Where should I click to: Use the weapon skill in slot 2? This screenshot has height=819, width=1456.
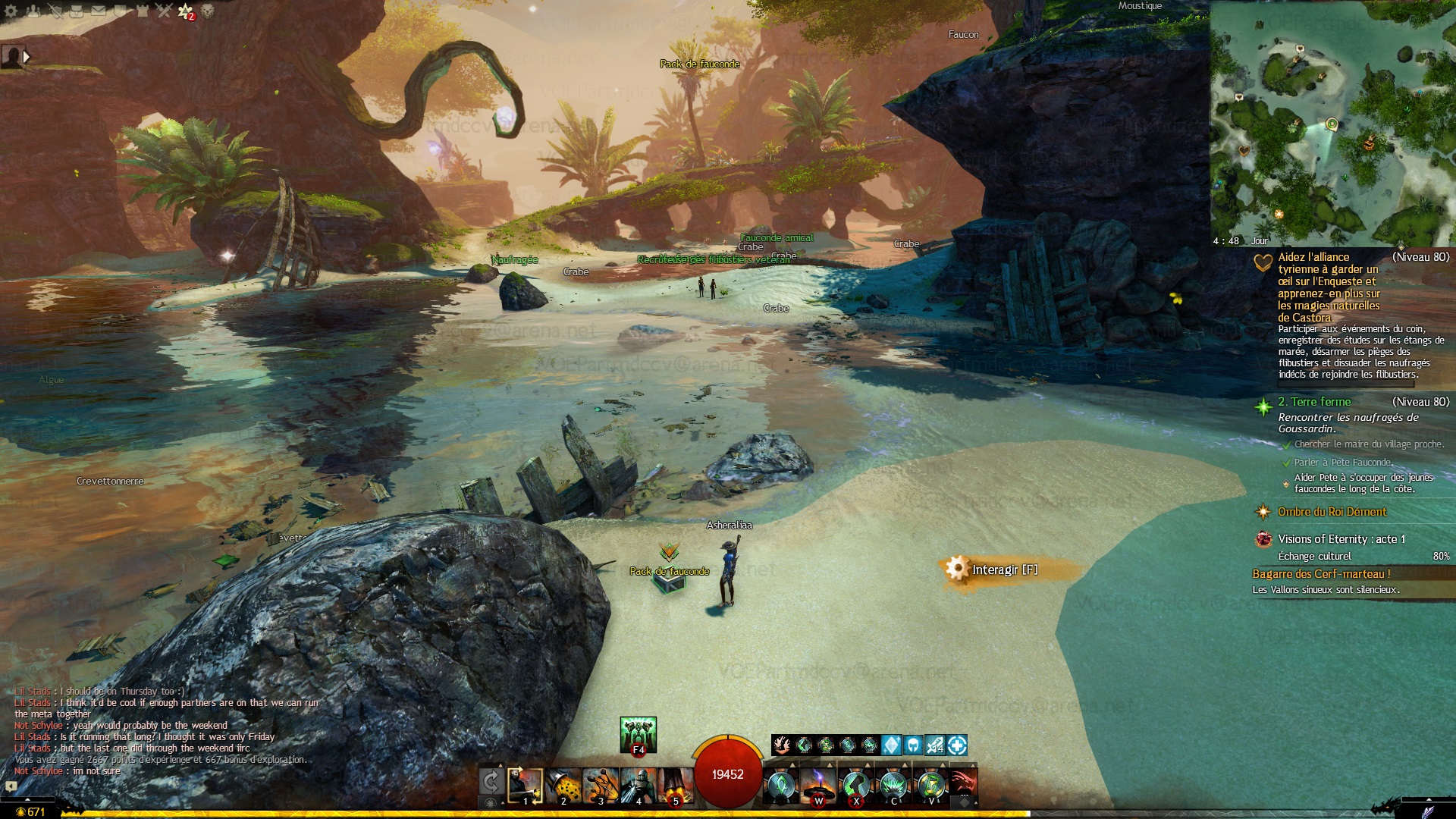coord(563,785)
